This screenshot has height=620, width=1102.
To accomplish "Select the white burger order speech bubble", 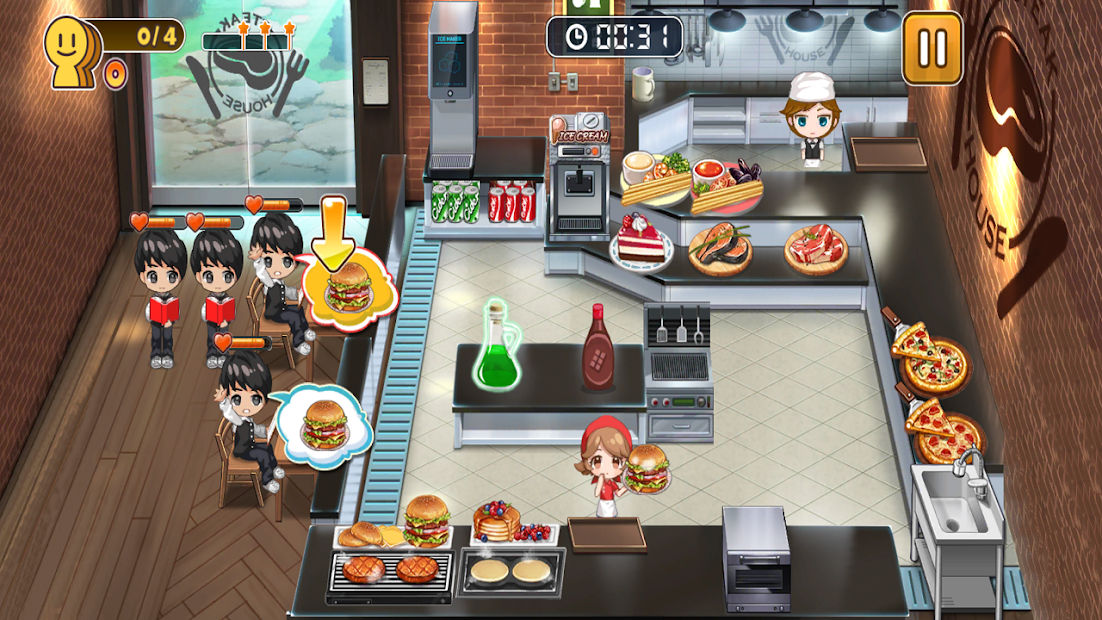I will coord(323,424).
